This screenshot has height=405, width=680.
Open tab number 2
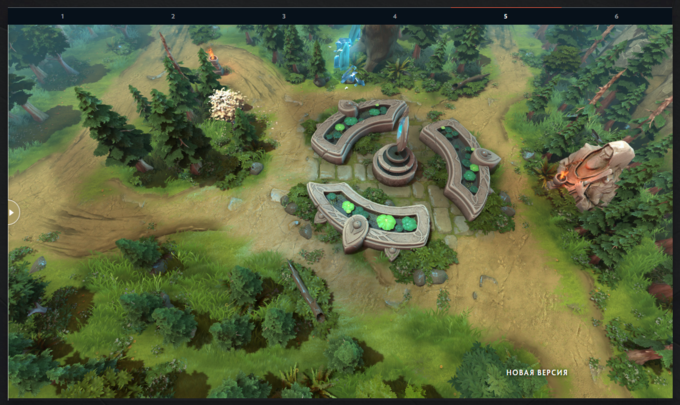point(173,16)
